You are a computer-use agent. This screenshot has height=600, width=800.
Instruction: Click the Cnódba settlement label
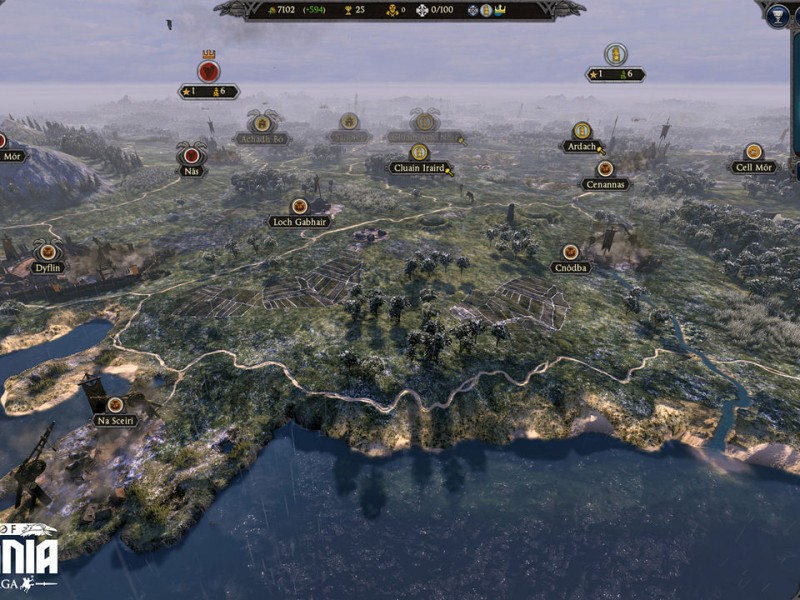570,267
